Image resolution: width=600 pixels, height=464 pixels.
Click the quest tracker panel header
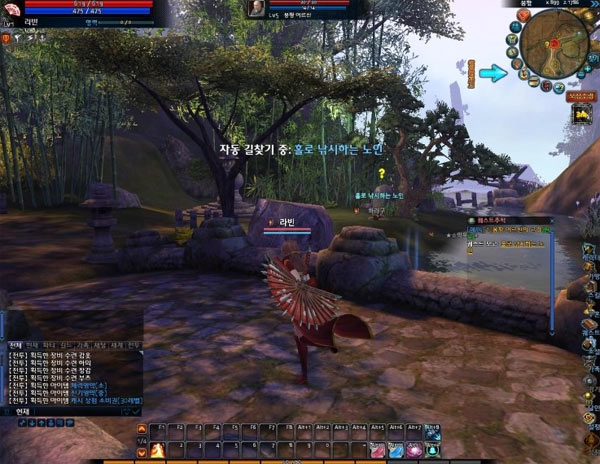pos(510,220)
